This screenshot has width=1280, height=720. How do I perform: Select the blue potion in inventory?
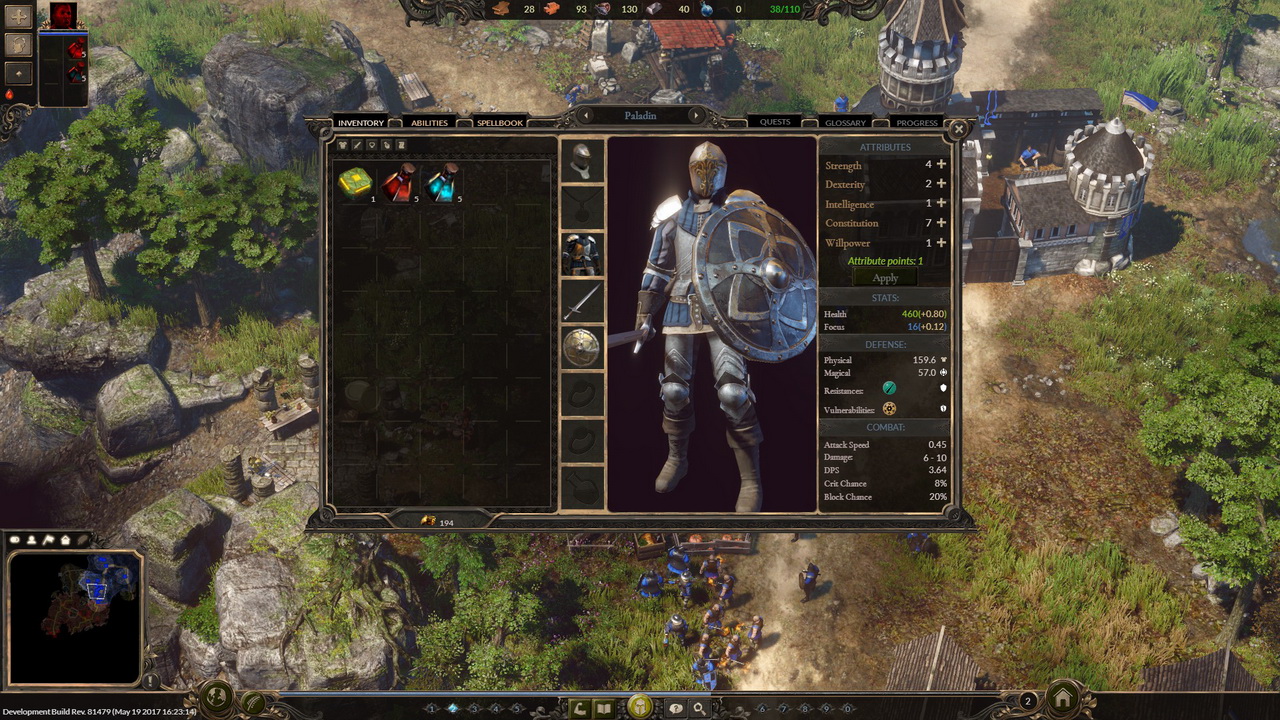[441, 184]
